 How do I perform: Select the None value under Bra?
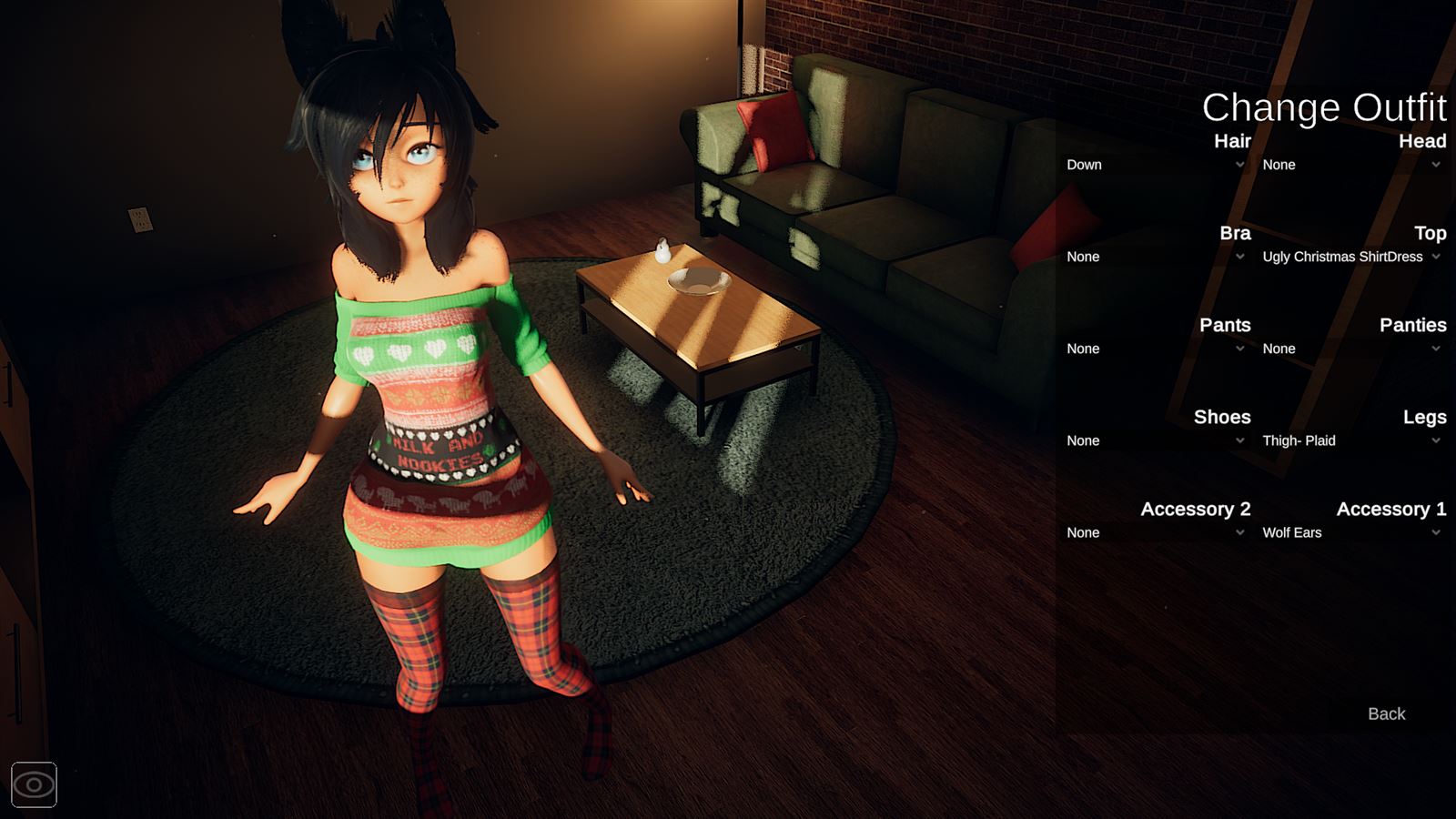(x=1084, y=257)
